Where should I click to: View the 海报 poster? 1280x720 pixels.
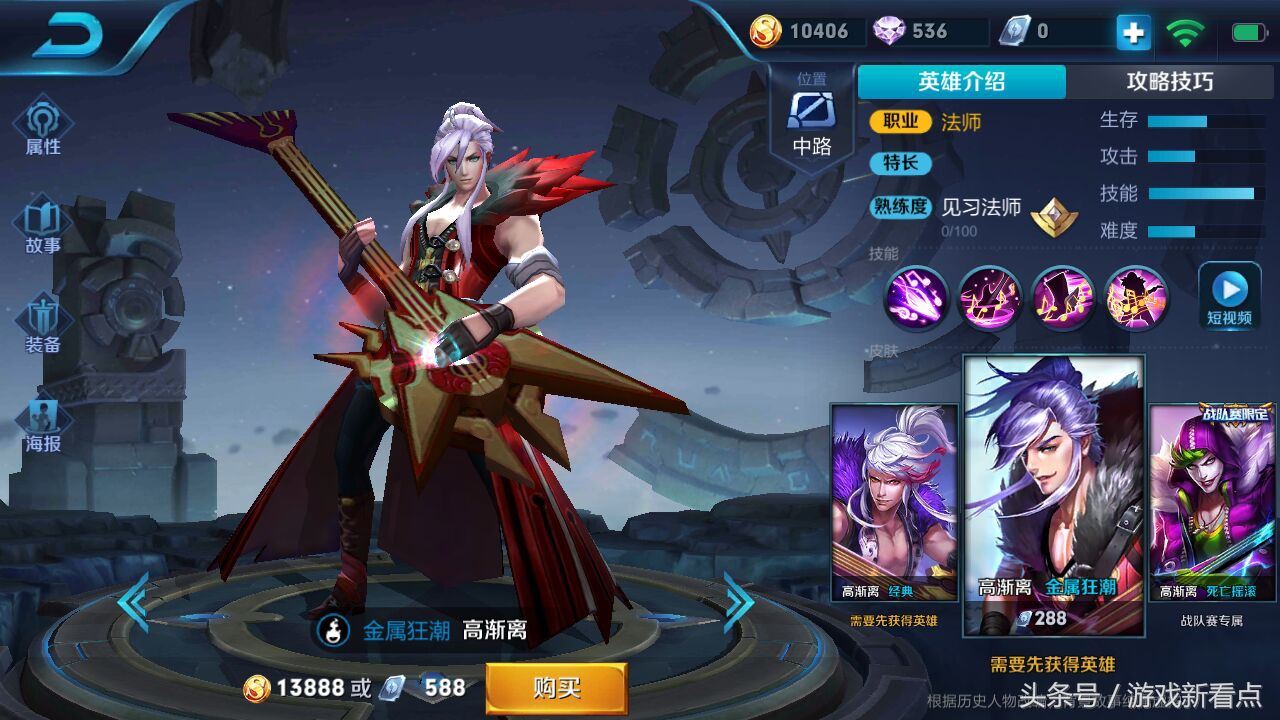[x=43, y=424]
